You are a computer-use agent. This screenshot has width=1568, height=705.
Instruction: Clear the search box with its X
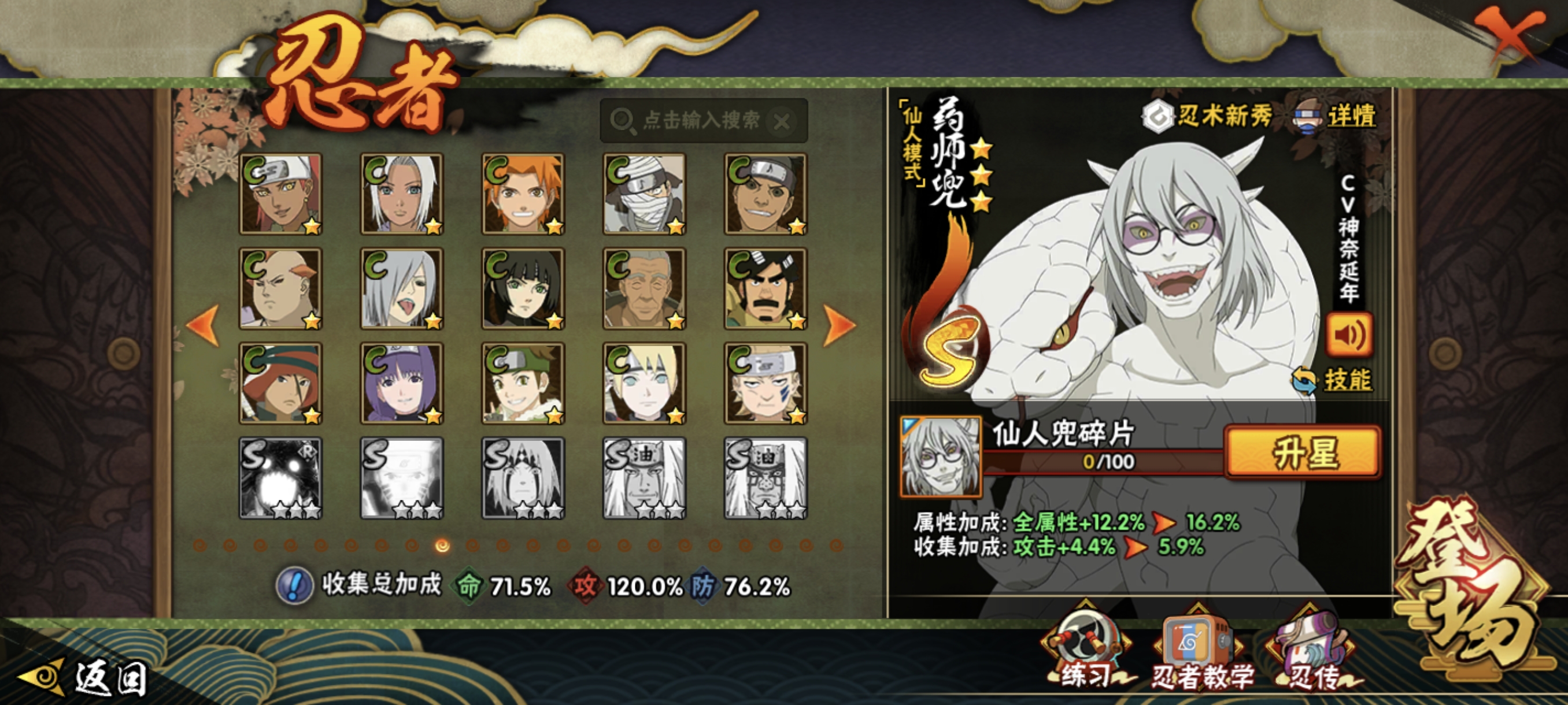pos(782,123)
